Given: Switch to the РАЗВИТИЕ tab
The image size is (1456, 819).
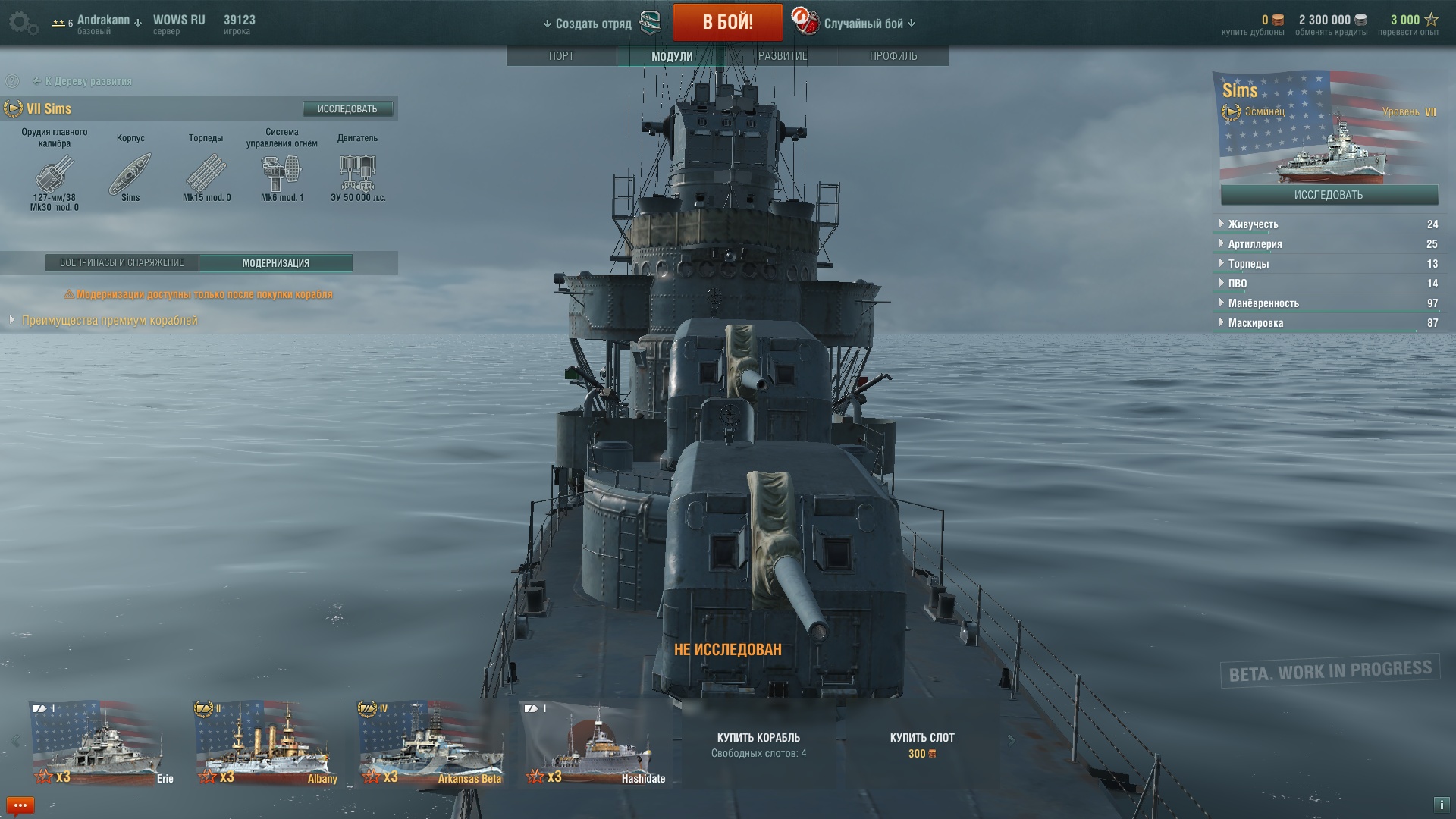Looking at the screenshot, I should 783,56.
